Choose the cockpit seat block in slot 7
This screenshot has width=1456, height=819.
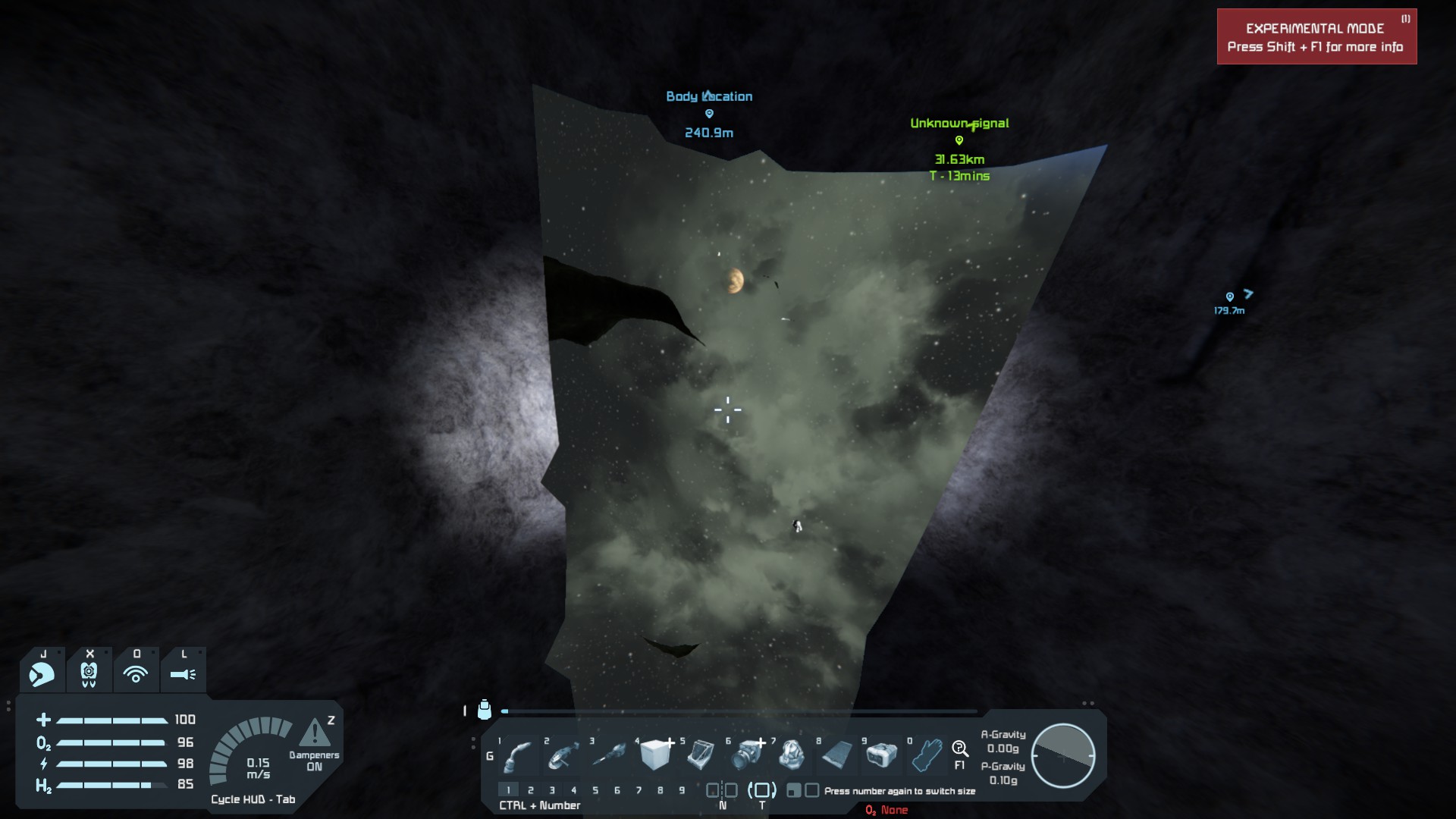point(792,755)
